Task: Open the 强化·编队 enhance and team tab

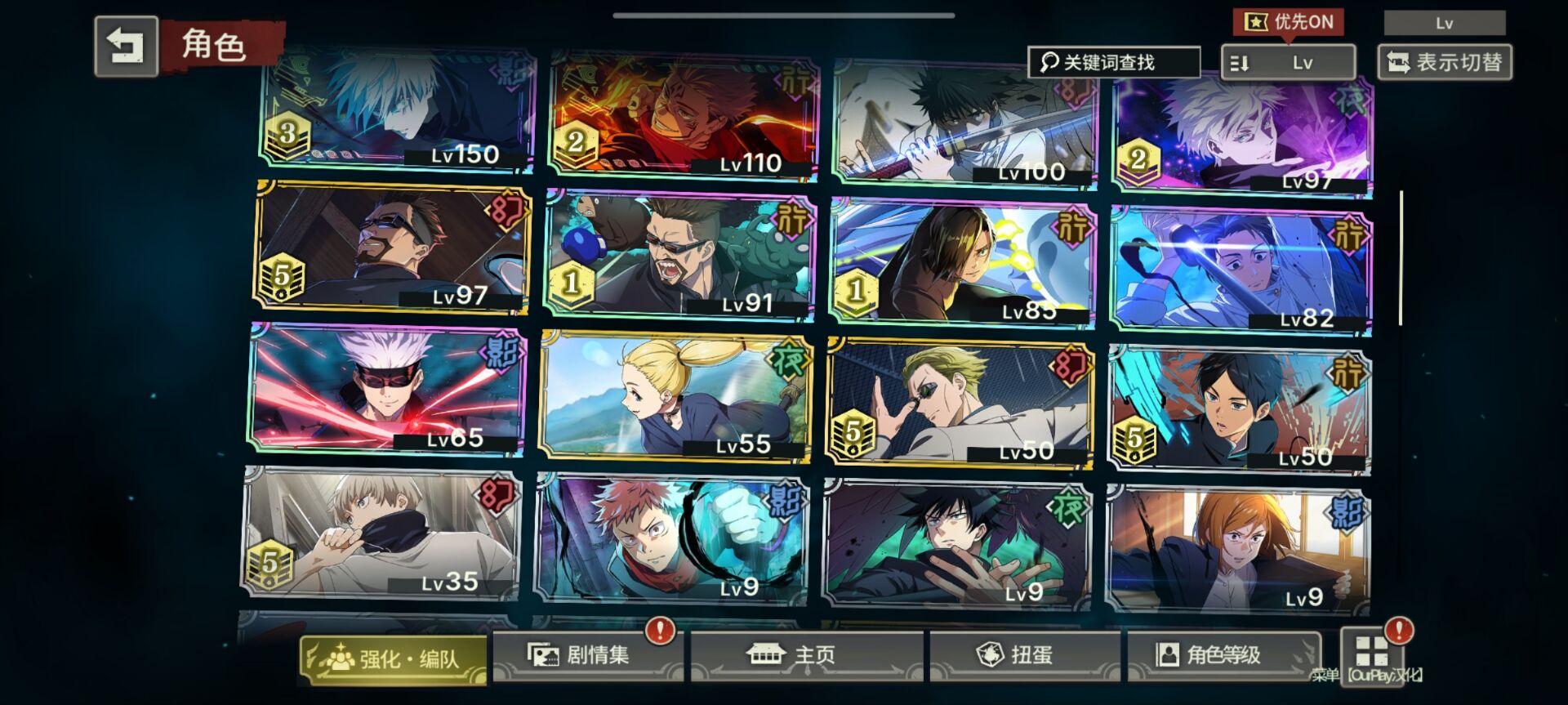Action: [x=393, y=658]
